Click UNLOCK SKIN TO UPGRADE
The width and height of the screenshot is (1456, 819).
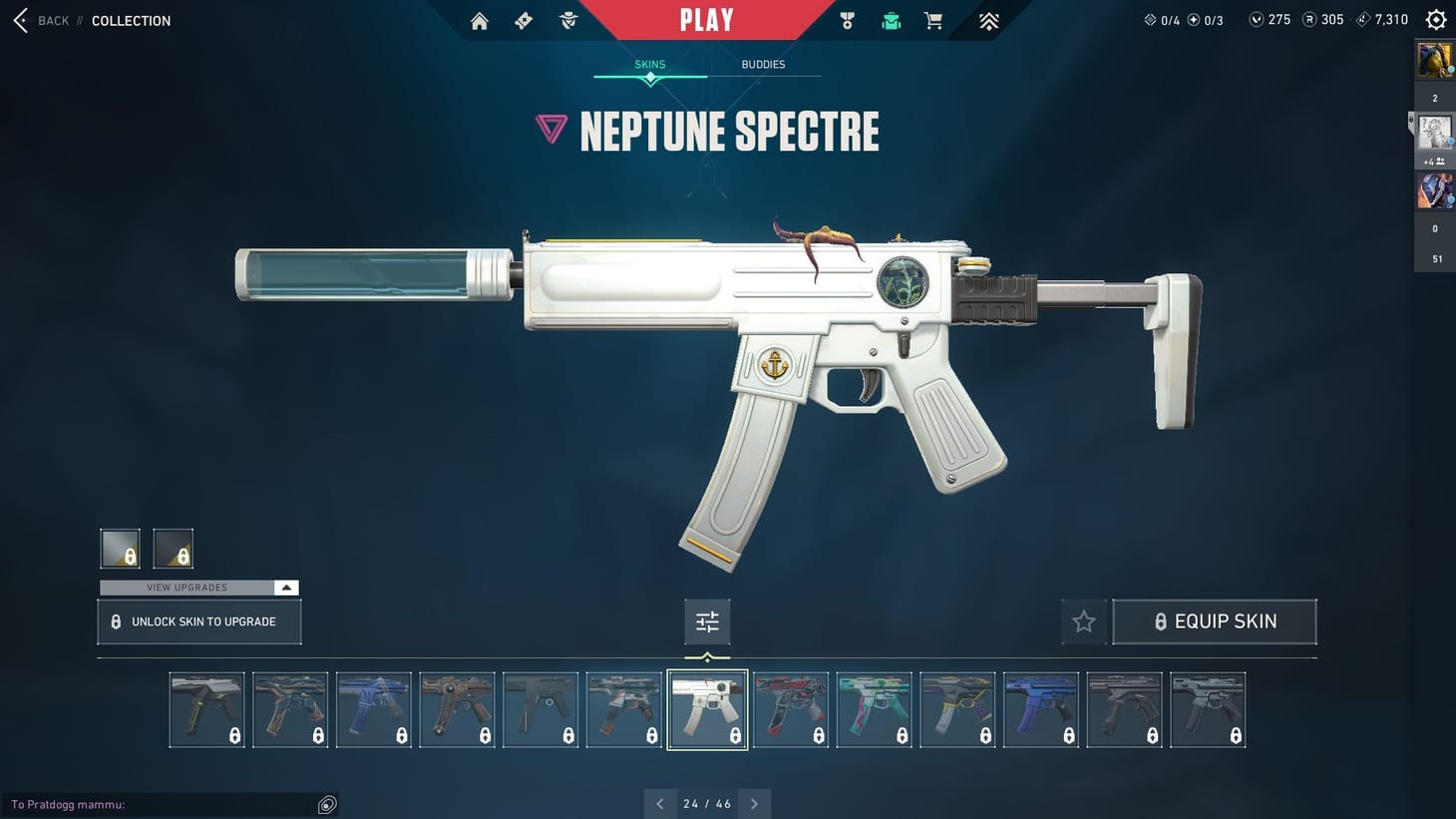pyautogui.click(x=198, y=620)
